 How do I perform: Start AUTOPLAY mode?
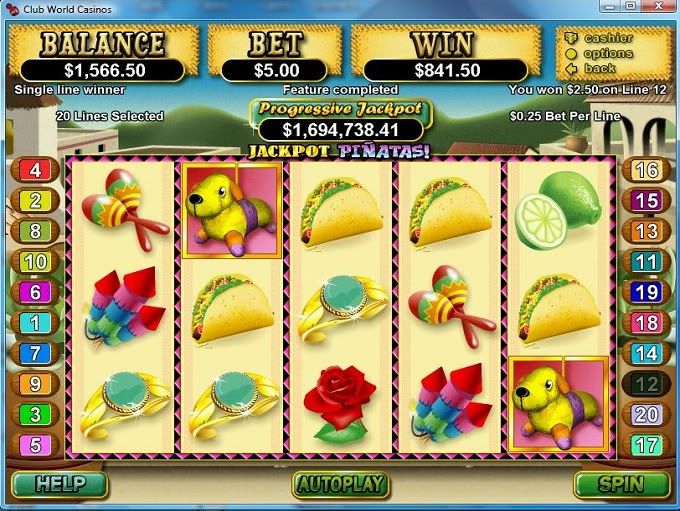(x=340, y=485)
